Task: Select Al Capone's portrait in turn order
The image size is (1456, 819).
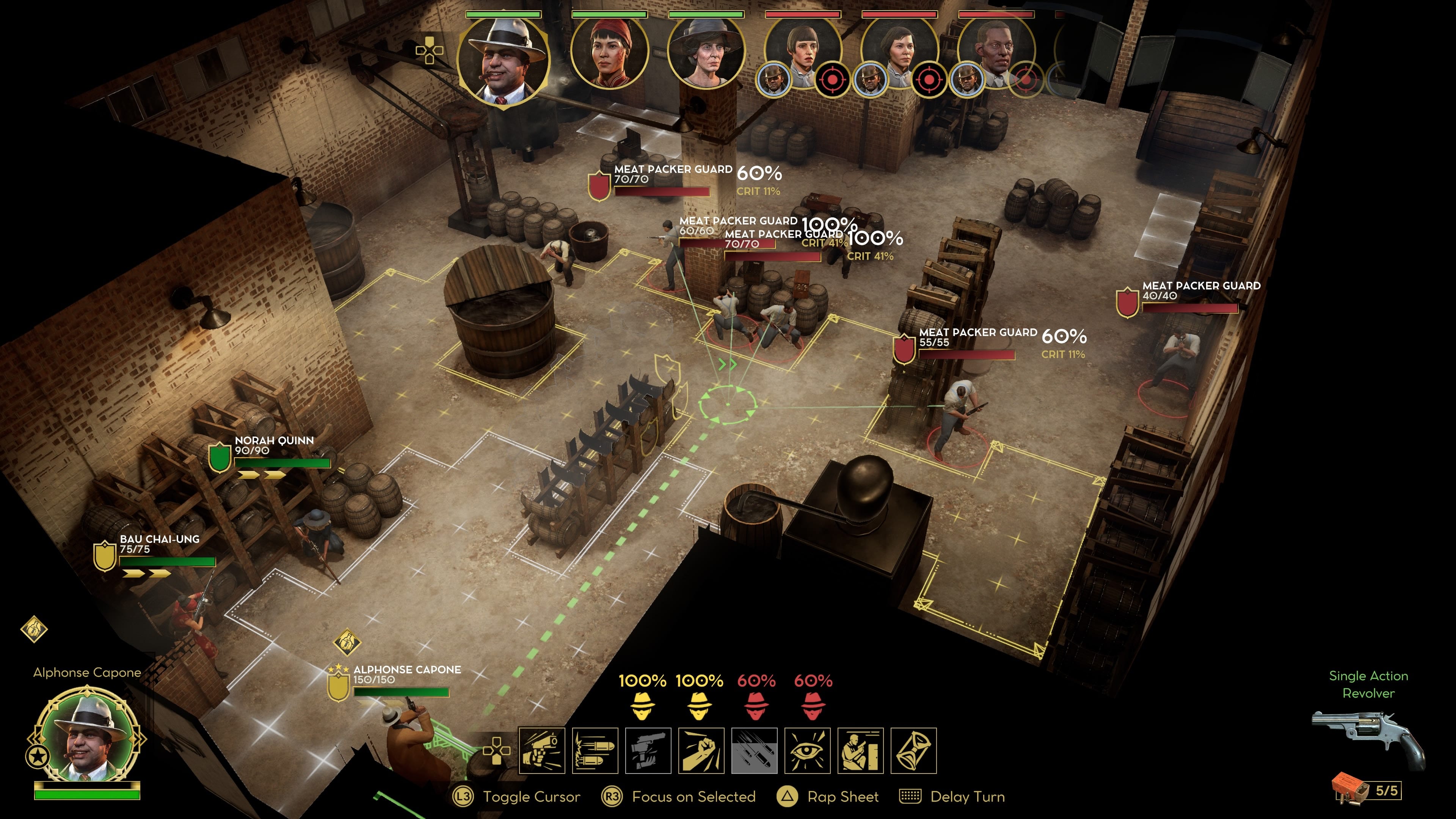Action: point(502,60)
